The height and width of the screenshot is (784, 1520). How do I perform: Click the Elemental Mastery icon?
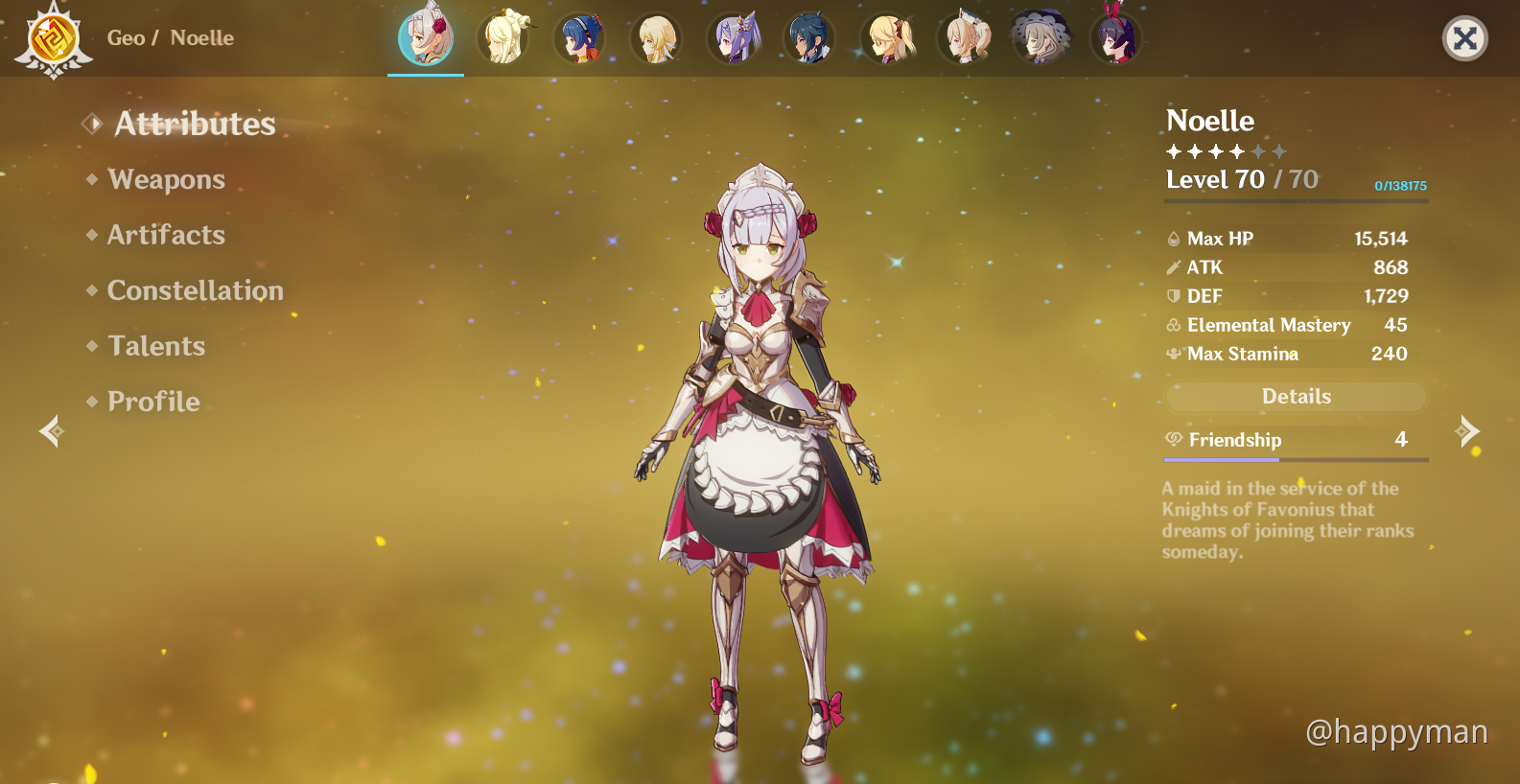tap(1174, 326)
